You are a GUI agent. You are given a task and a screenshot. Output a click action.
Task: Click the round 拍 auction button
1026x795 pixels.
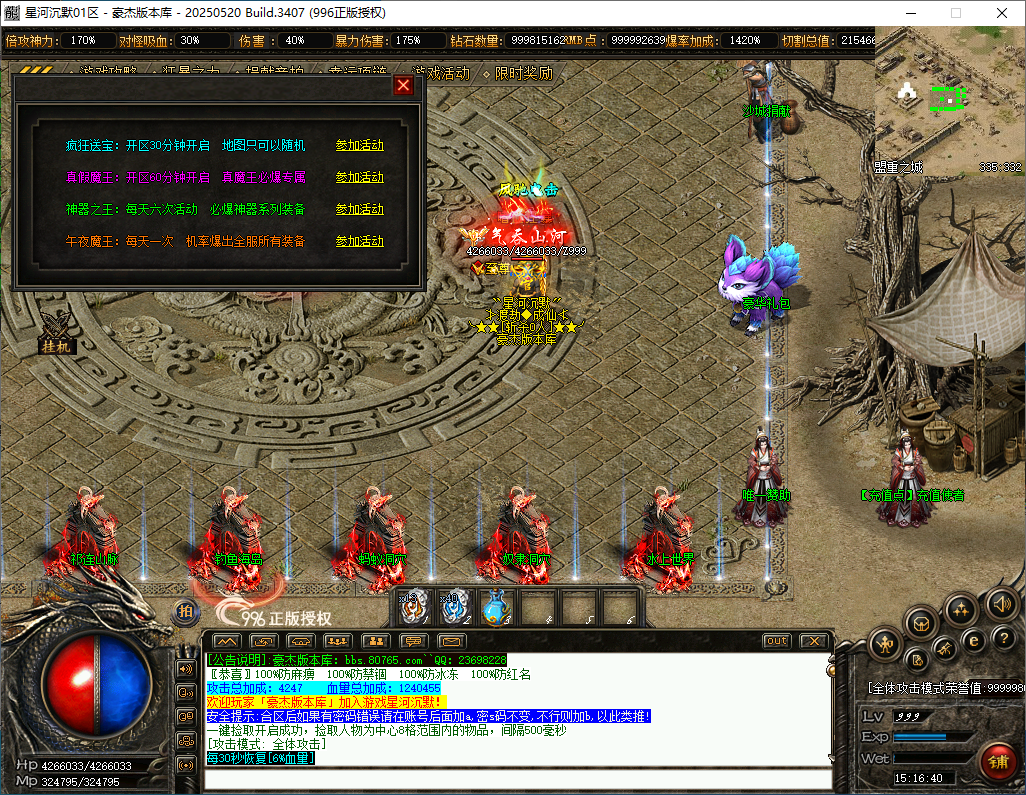[x=185, y=612]
